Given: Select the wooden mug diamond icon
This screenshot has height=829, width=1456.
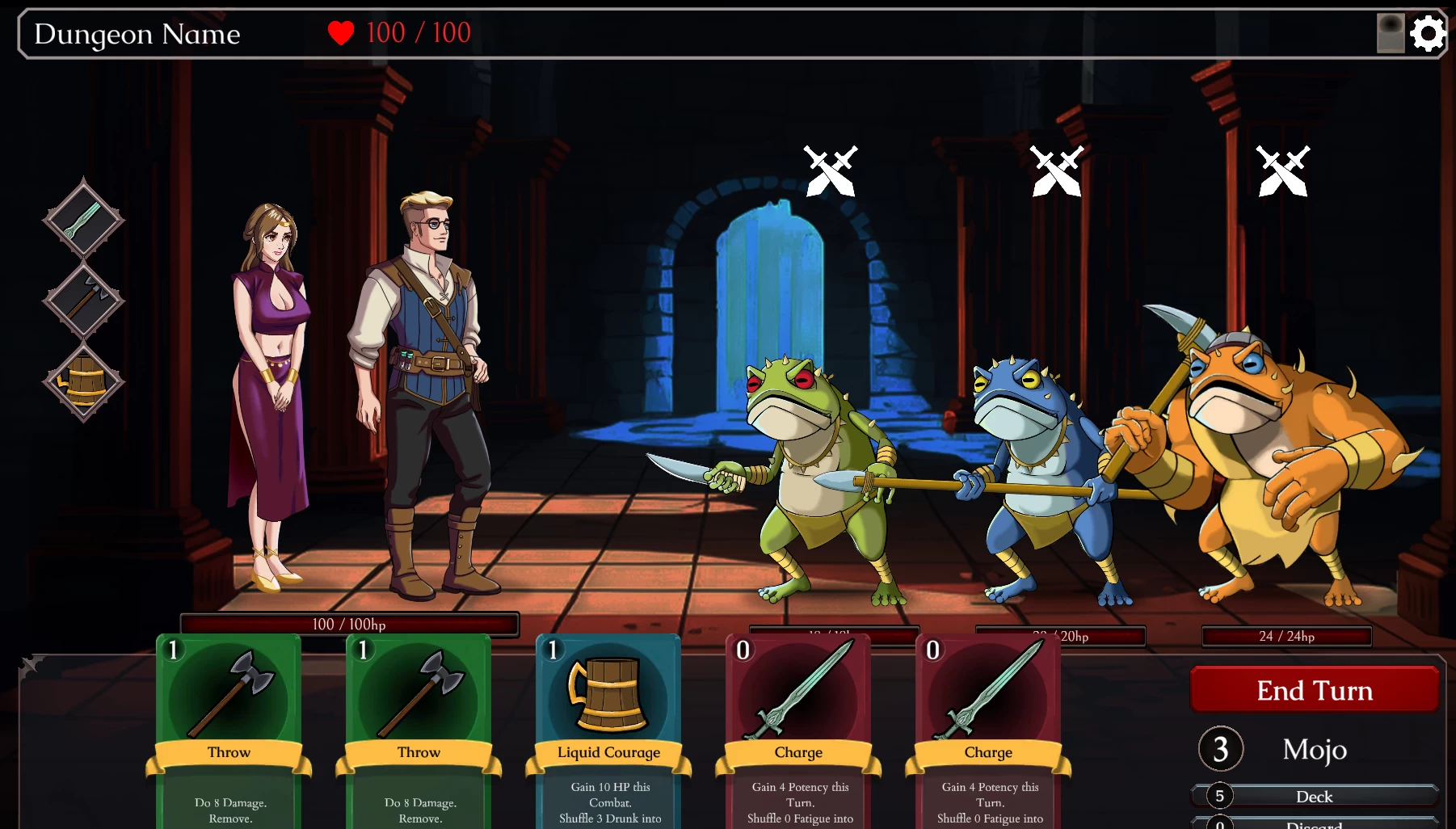Looking at the screenshot, I should (83, 381).
